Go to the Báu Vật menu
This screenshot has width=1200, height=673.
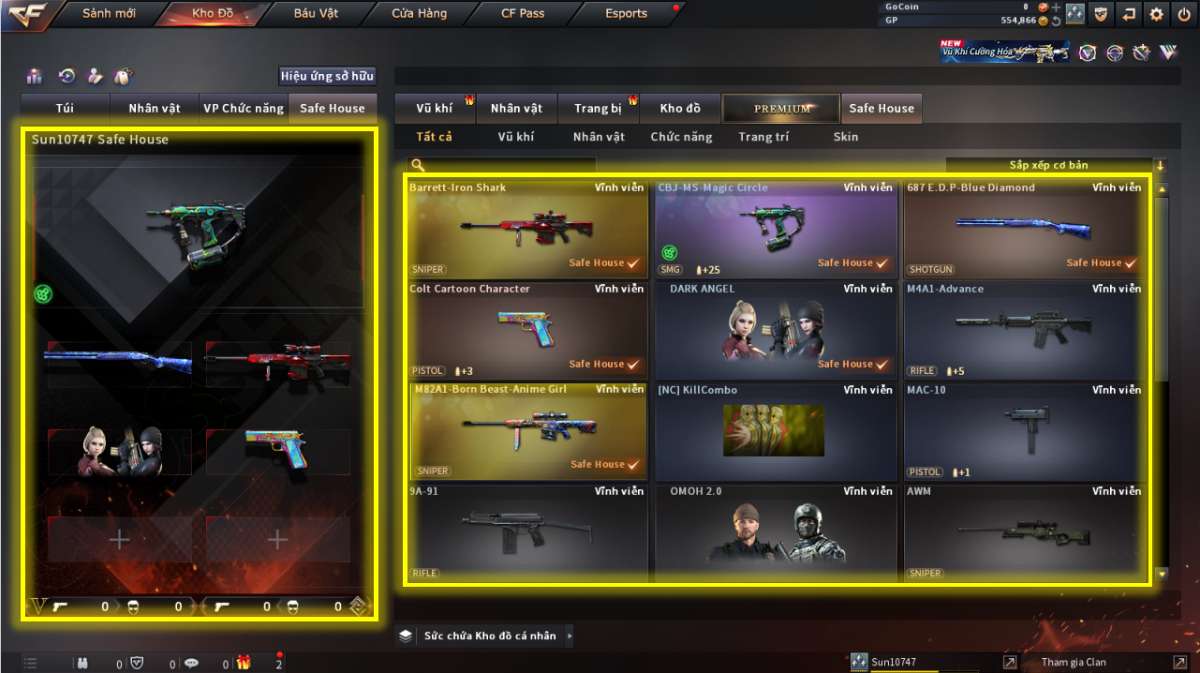click(316, 14)
